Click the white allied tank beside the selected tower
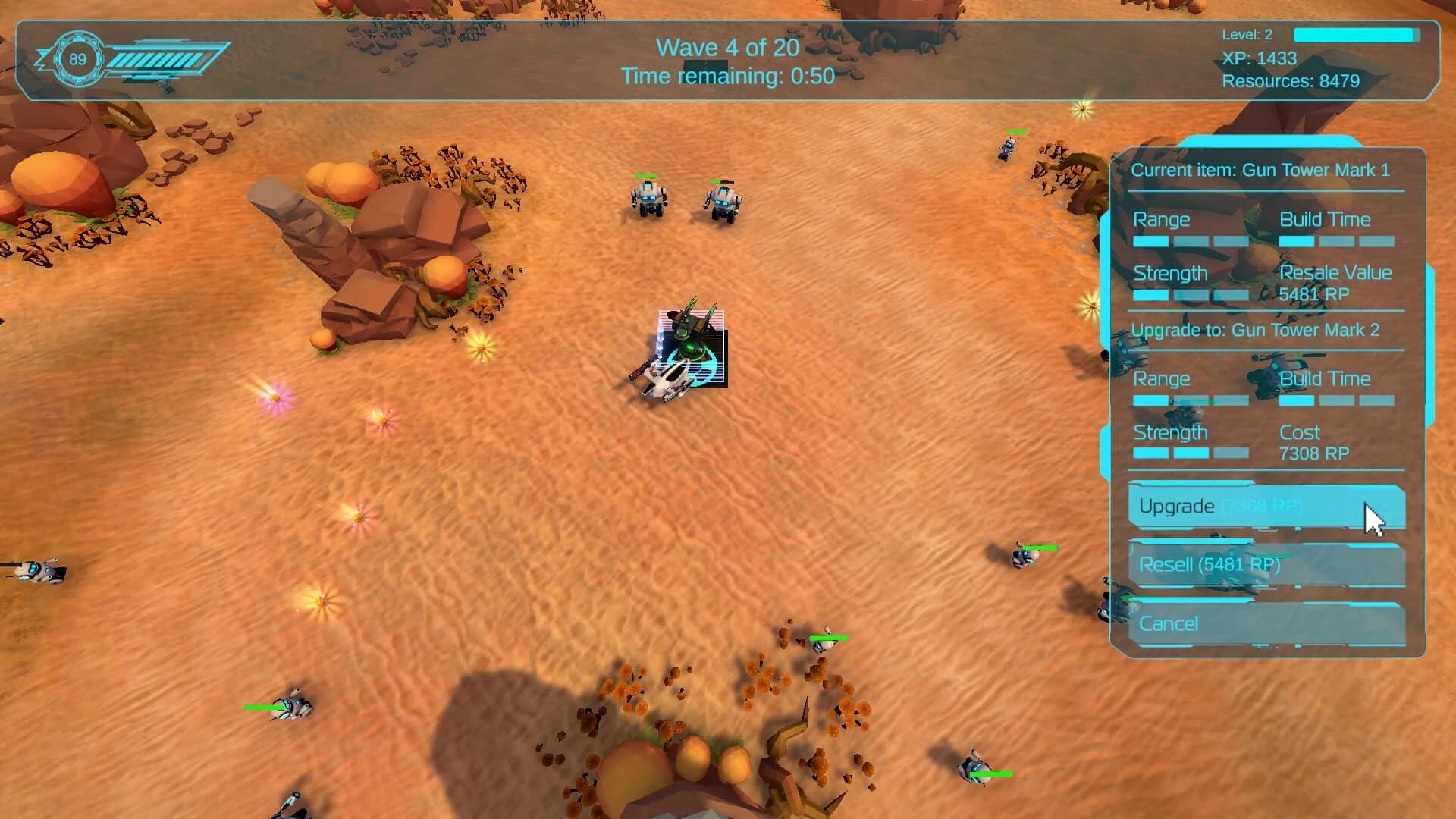This screenshot has width=1456, height=819. [x=666, y=379]
